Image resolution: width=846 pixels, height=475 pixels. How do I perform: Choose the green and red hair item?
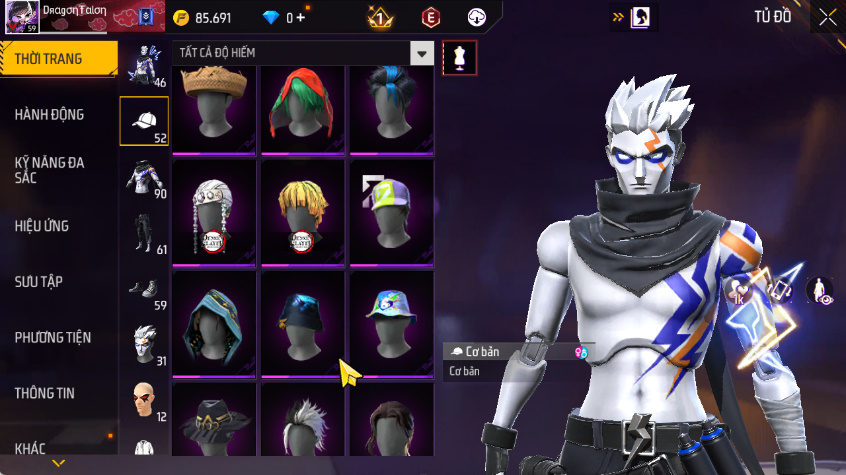point(303,104)
